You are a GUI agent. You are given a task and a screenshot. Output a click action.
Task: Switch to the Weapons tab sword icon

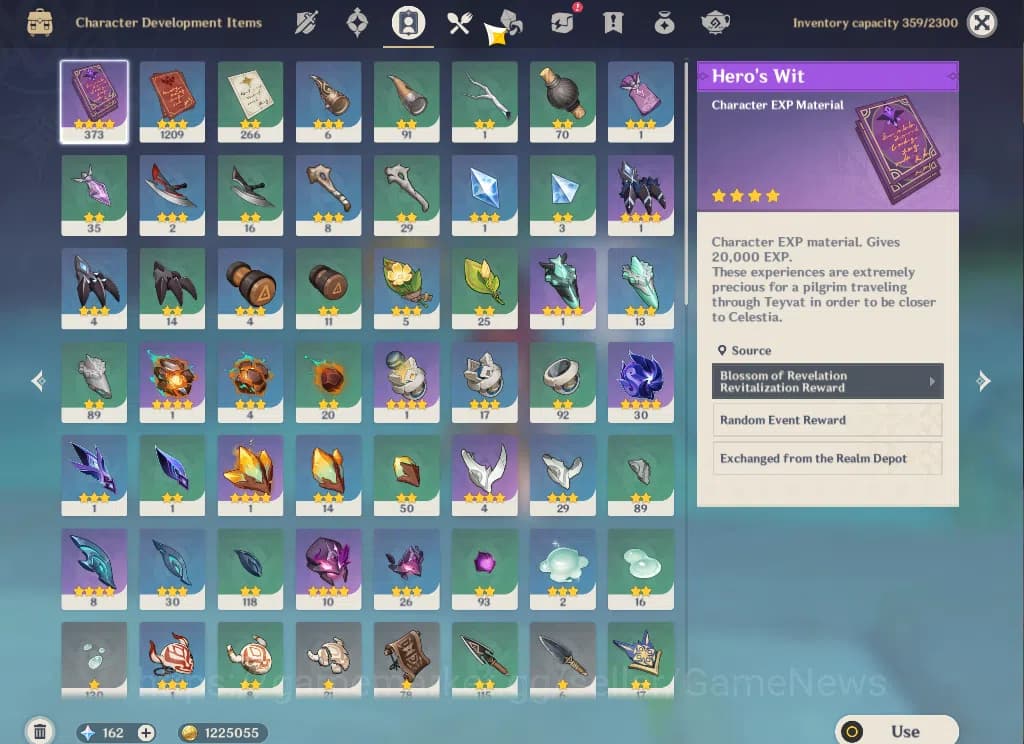306,22
